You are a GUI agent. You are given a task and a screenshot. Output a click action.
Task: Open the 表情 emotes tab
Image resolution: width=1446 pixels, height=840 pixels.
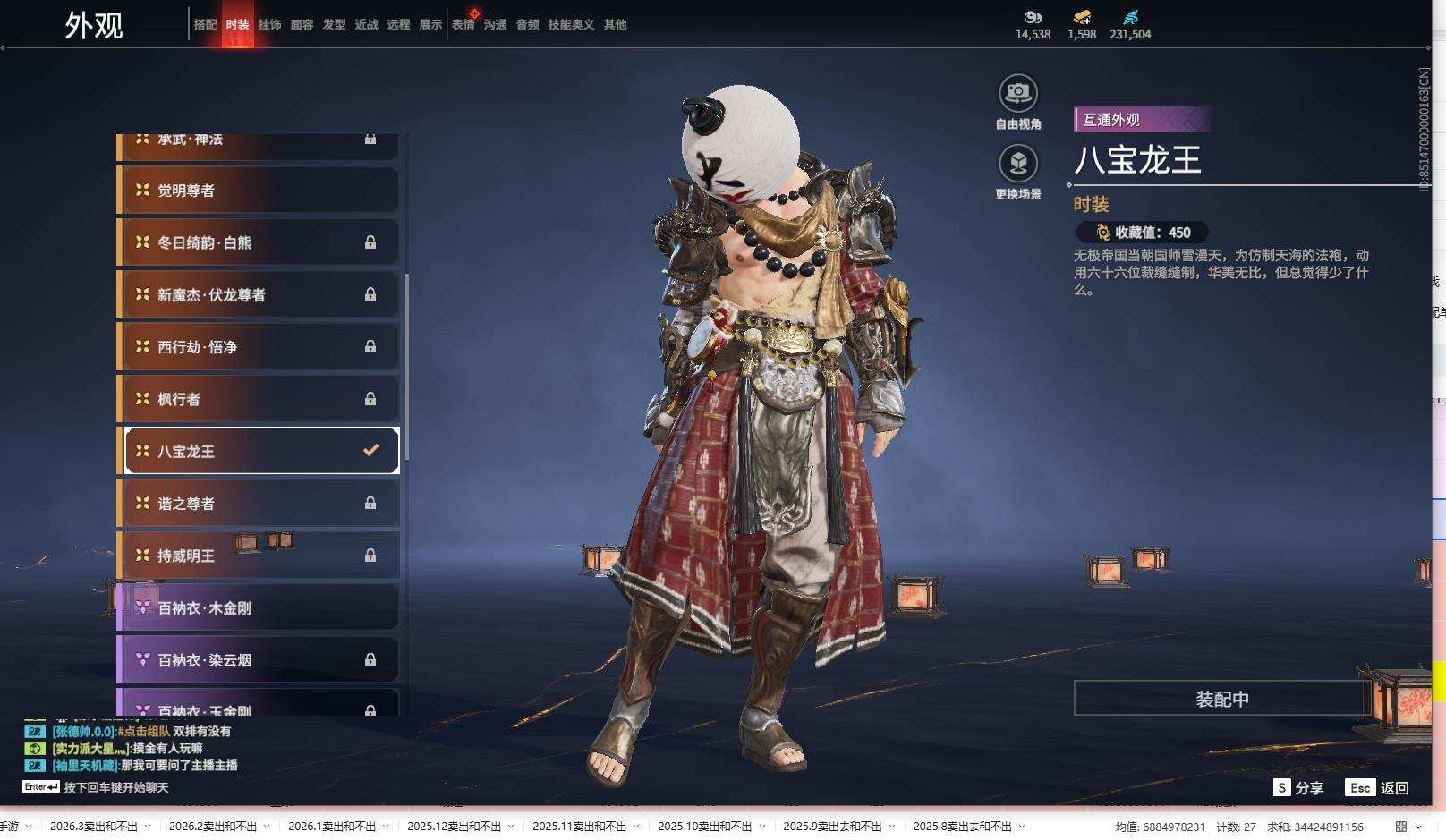[x=463, y=25]
